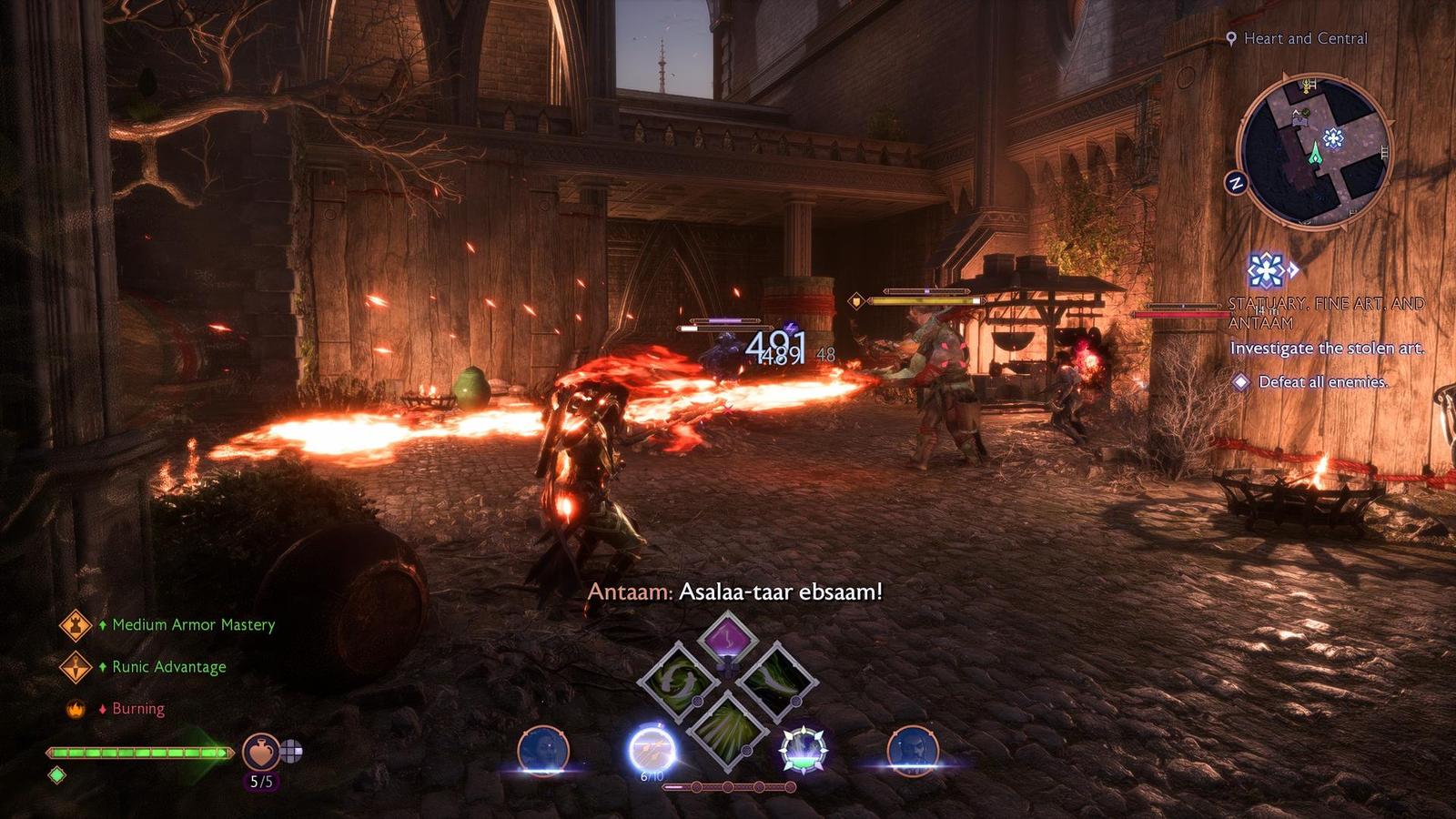Screen dimensions: 1456x819
Task: Use the healing potion icon
Action: 261,752
